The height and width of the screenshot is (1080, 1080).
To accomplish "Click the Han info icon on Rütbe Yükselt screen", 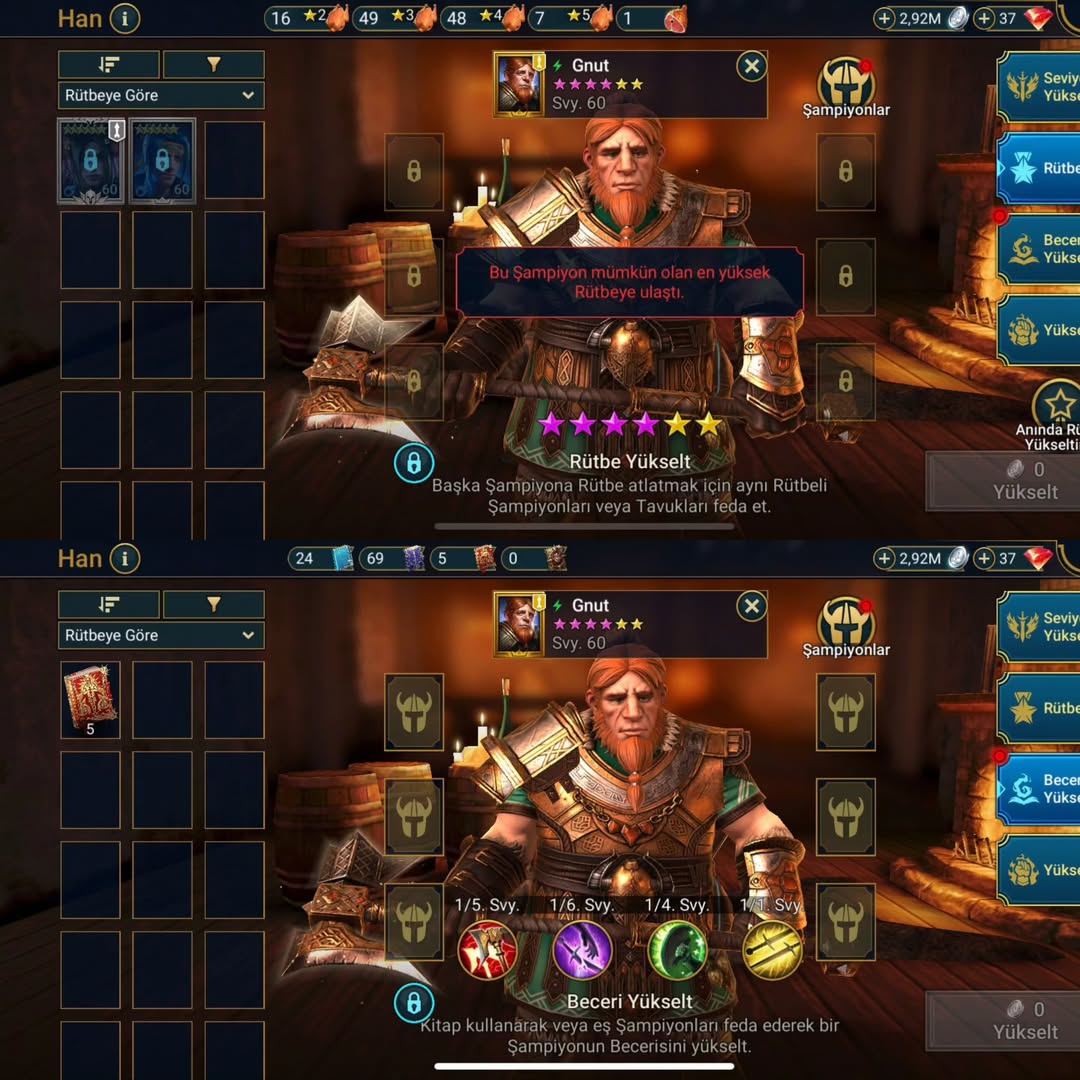I will (124, 18).
